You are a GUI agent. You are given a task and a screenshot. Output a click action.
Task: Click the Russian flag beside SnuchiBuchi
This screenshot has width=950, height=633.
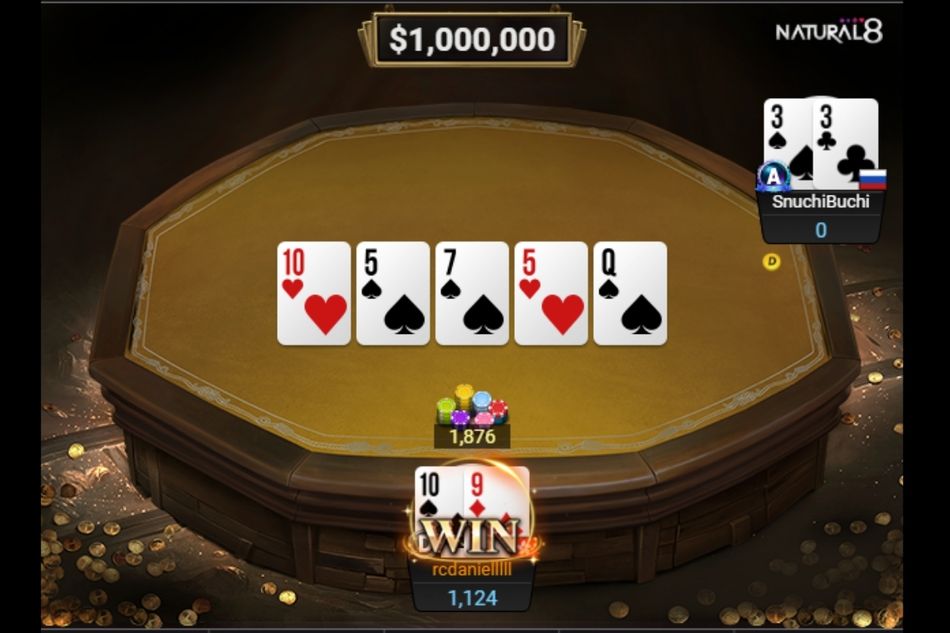[873, 180]
